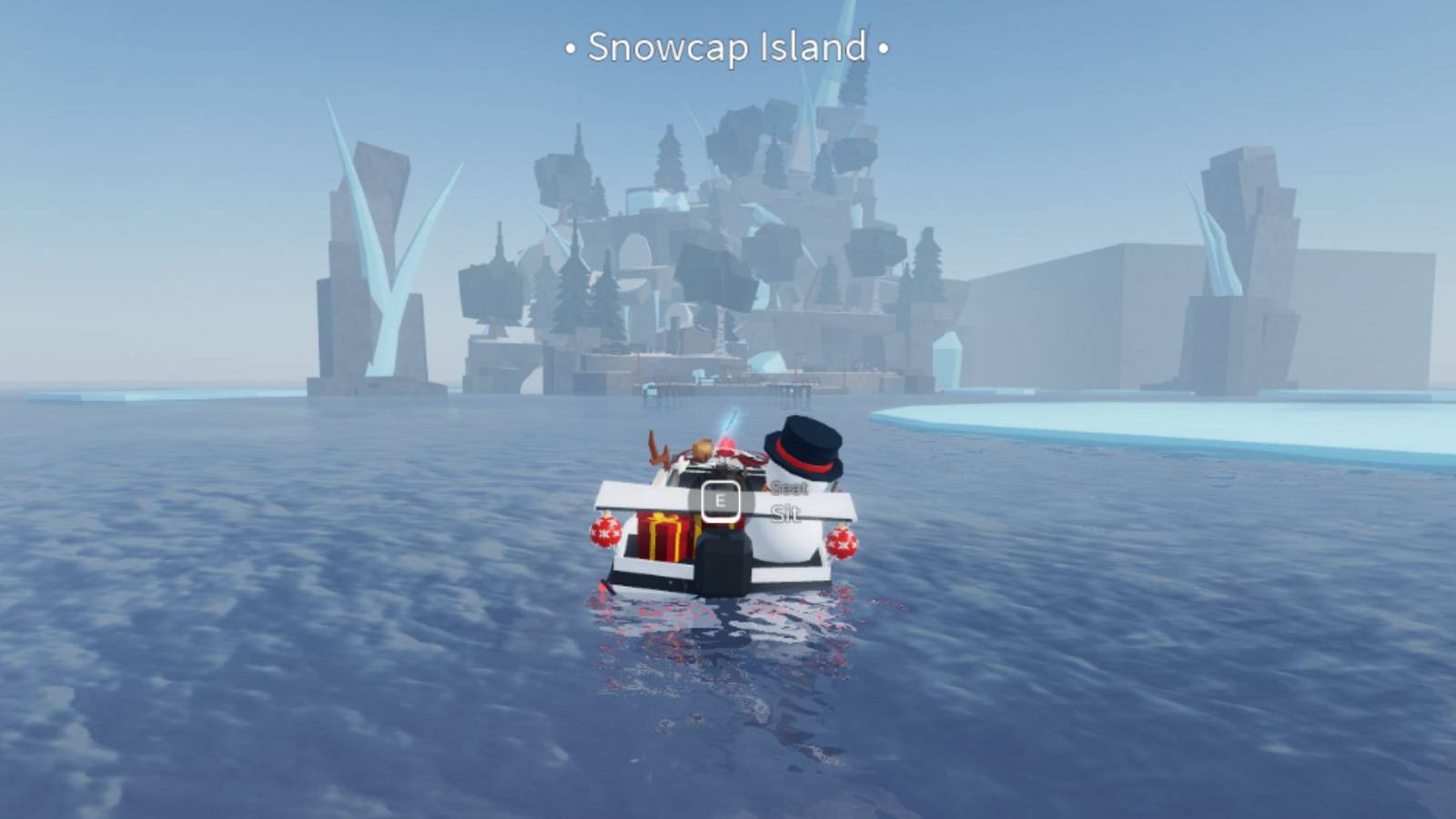Screen dimensions: 1456x819
Task: Click the right red ornament bauble
Action: click(x=842, y=543)
